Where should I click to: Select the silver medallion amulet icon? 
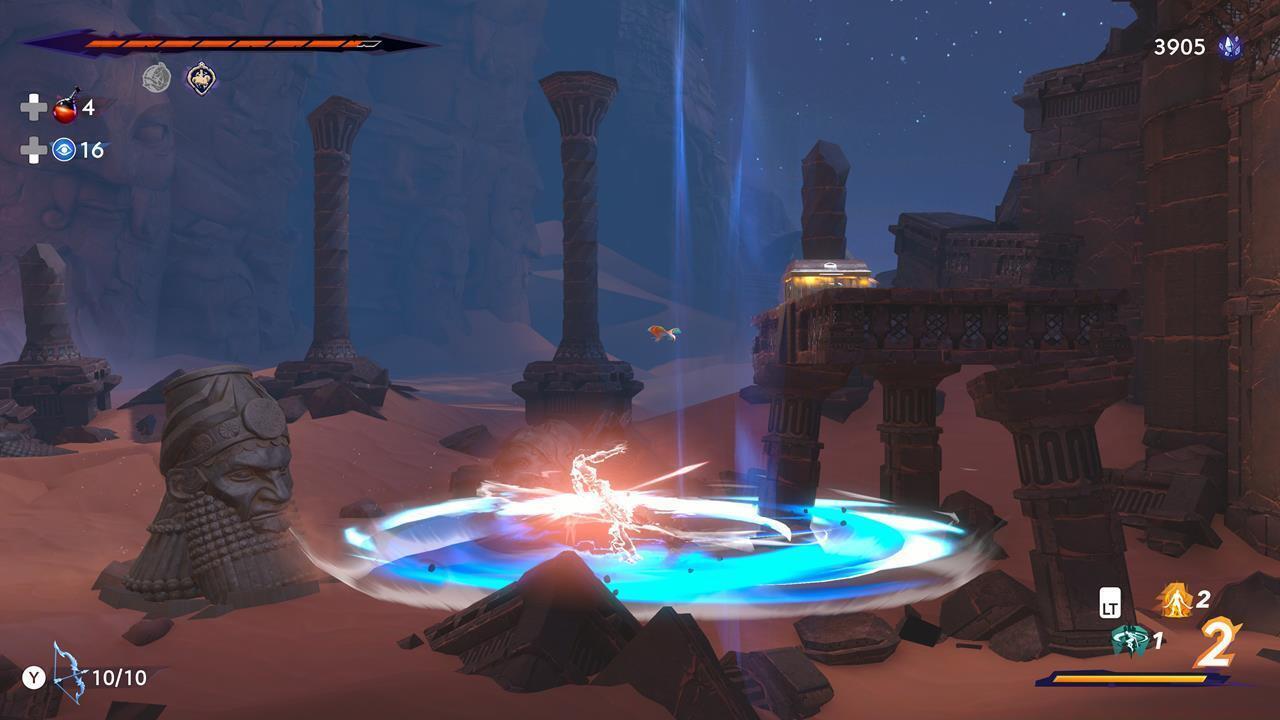point(156,78)
